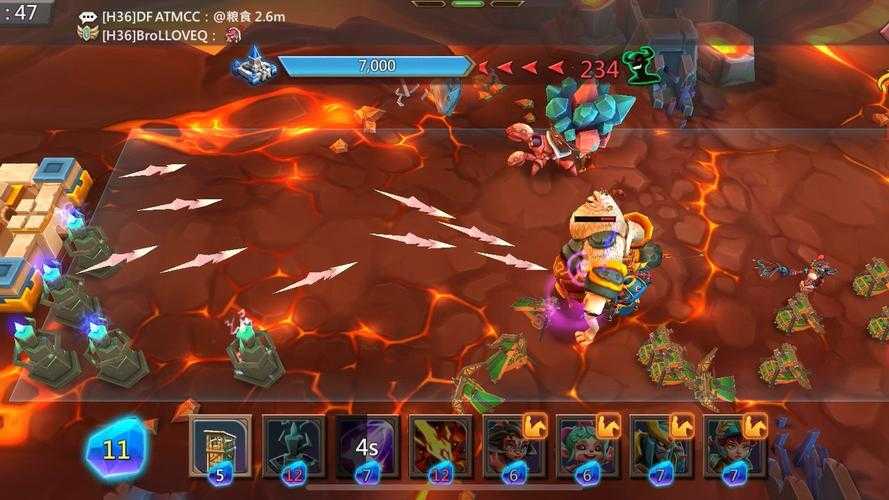This screenshot has height=500, width=889.
Task: Open the chat speech bubble icon
Action: (88, 16)
